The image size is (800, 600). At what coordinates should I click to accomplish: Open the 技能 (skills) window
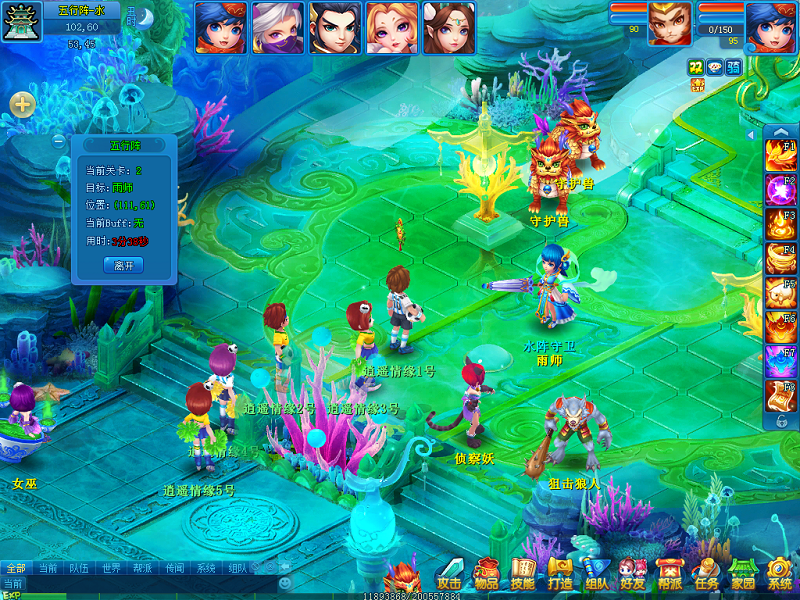click(x=523, y=575)
